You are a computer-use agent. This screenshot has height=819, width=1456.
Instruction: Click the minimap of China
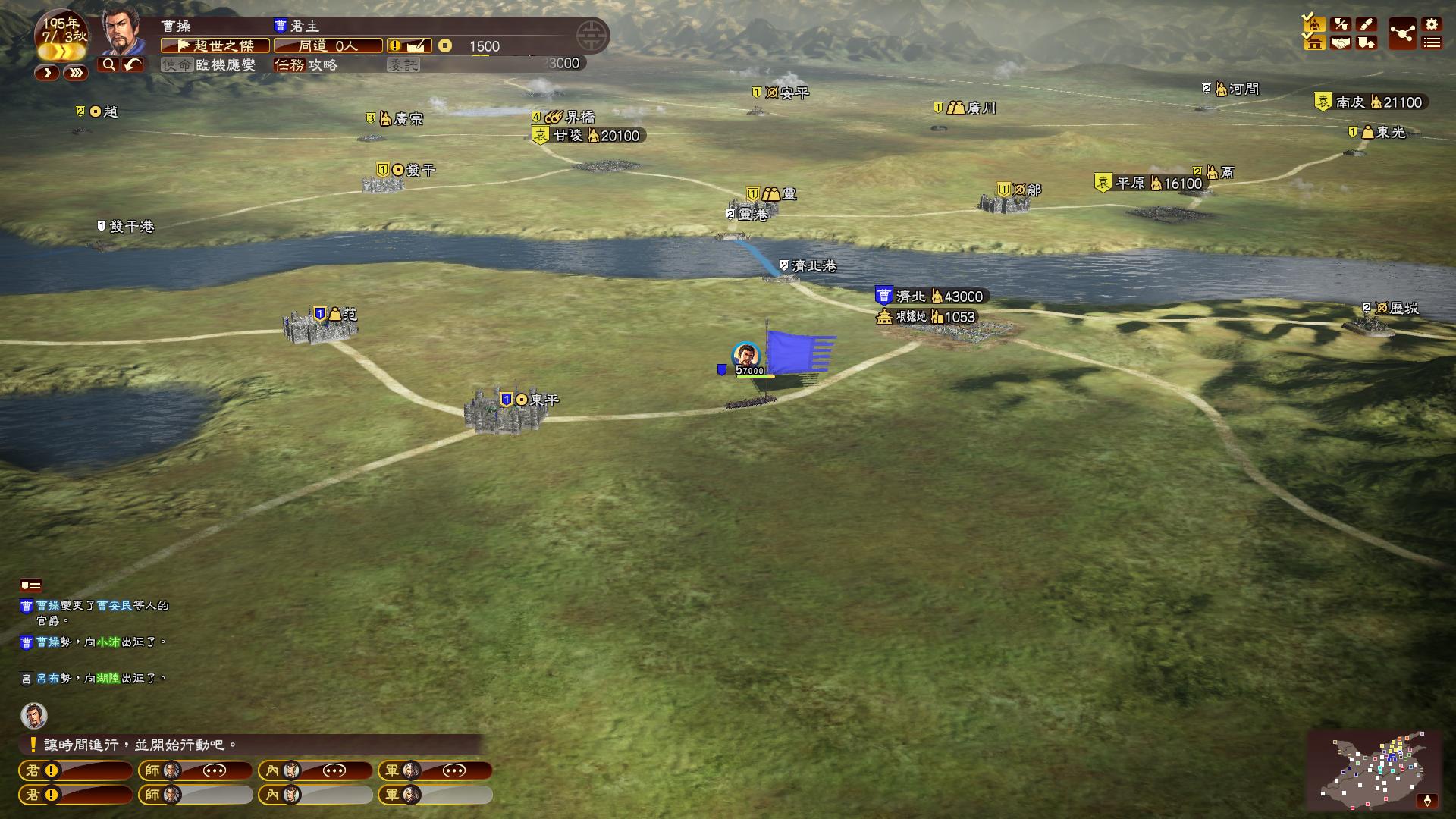[x=1373, y=770]
